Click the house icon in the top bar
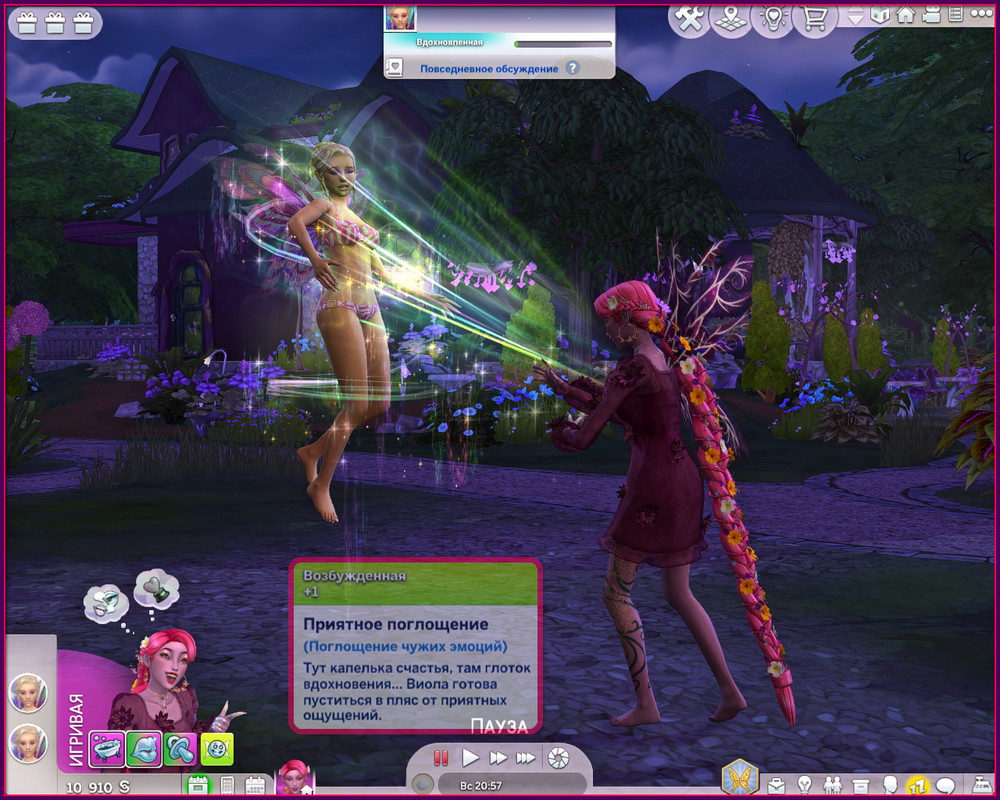 point(906,15)
